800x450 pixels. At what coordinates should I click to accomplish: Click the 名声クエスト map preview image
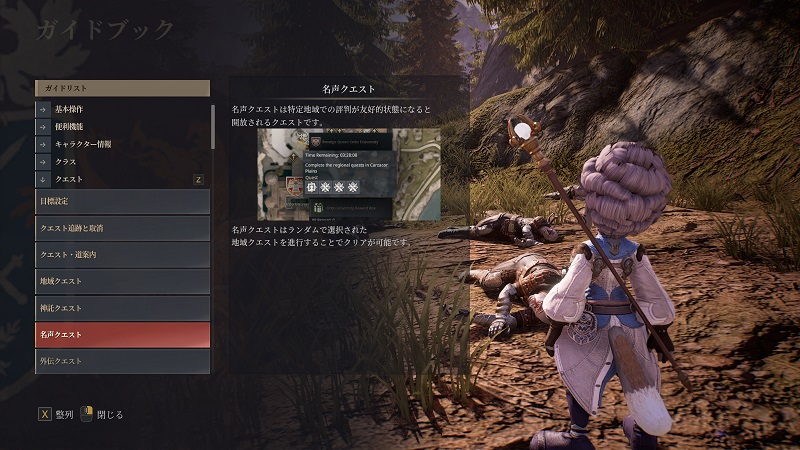349,173
